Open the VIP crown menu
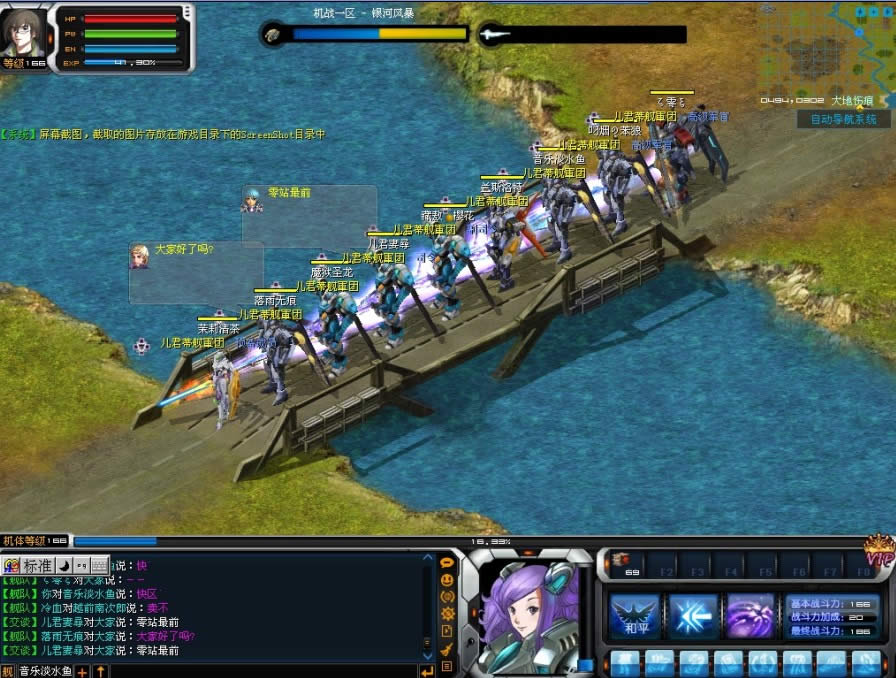The image size is (896, 678). coord(879,552)
